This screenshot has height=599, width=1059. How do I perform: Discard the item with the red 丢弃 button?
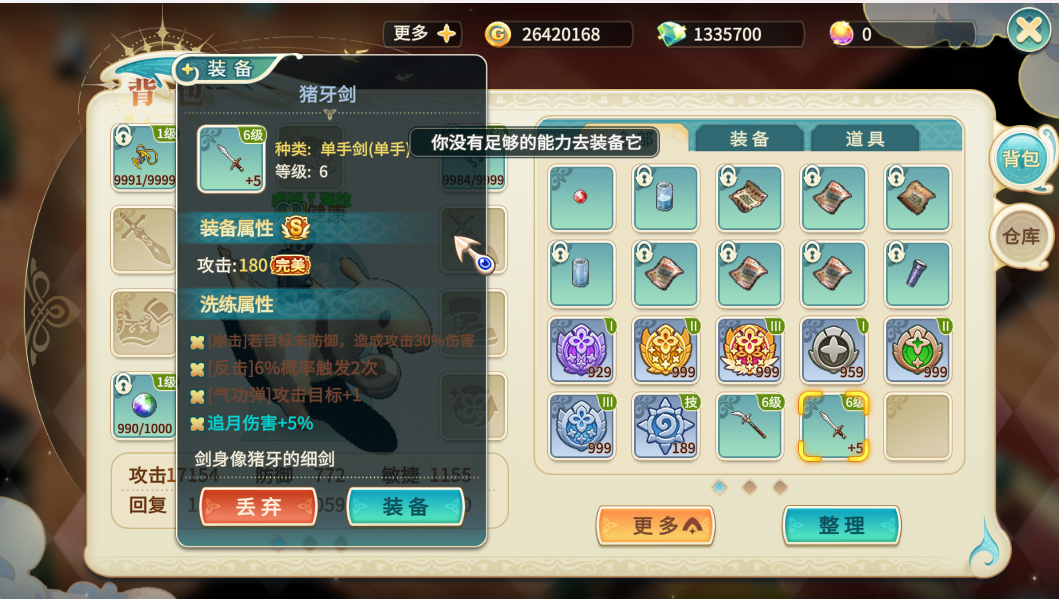(x=258, y=507)
